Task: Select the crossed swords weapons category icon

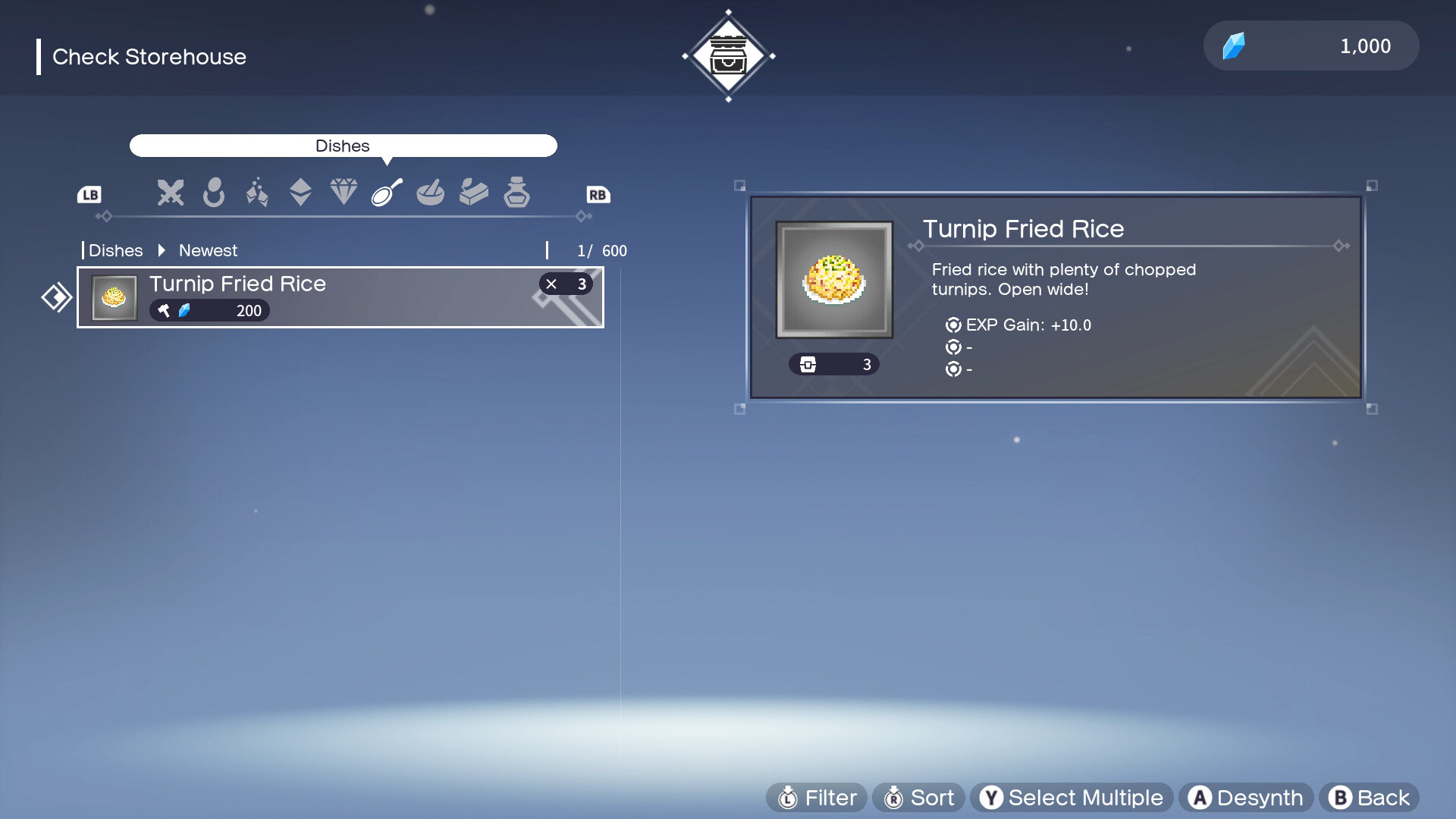Action: coord(170,193)
